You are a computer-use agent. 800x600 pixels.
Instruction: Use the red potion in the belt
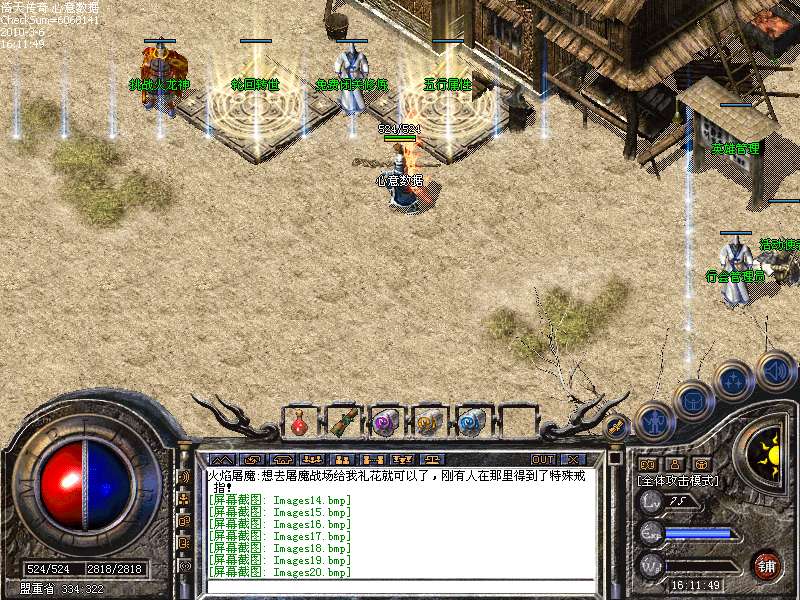point(299,424)
